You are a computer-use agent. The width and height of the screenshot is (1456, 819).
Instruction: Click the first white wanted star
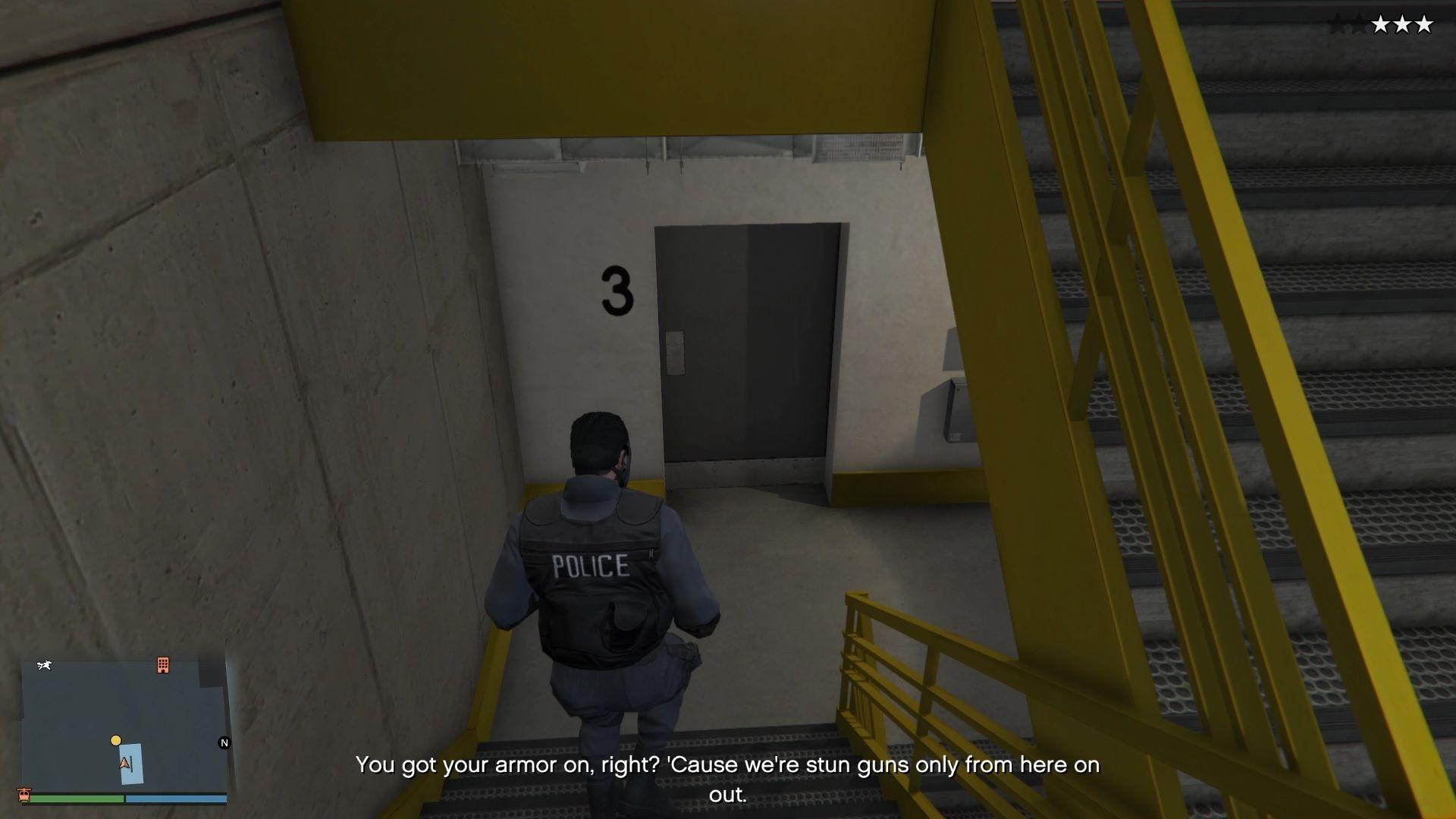tap(1381, 25)
